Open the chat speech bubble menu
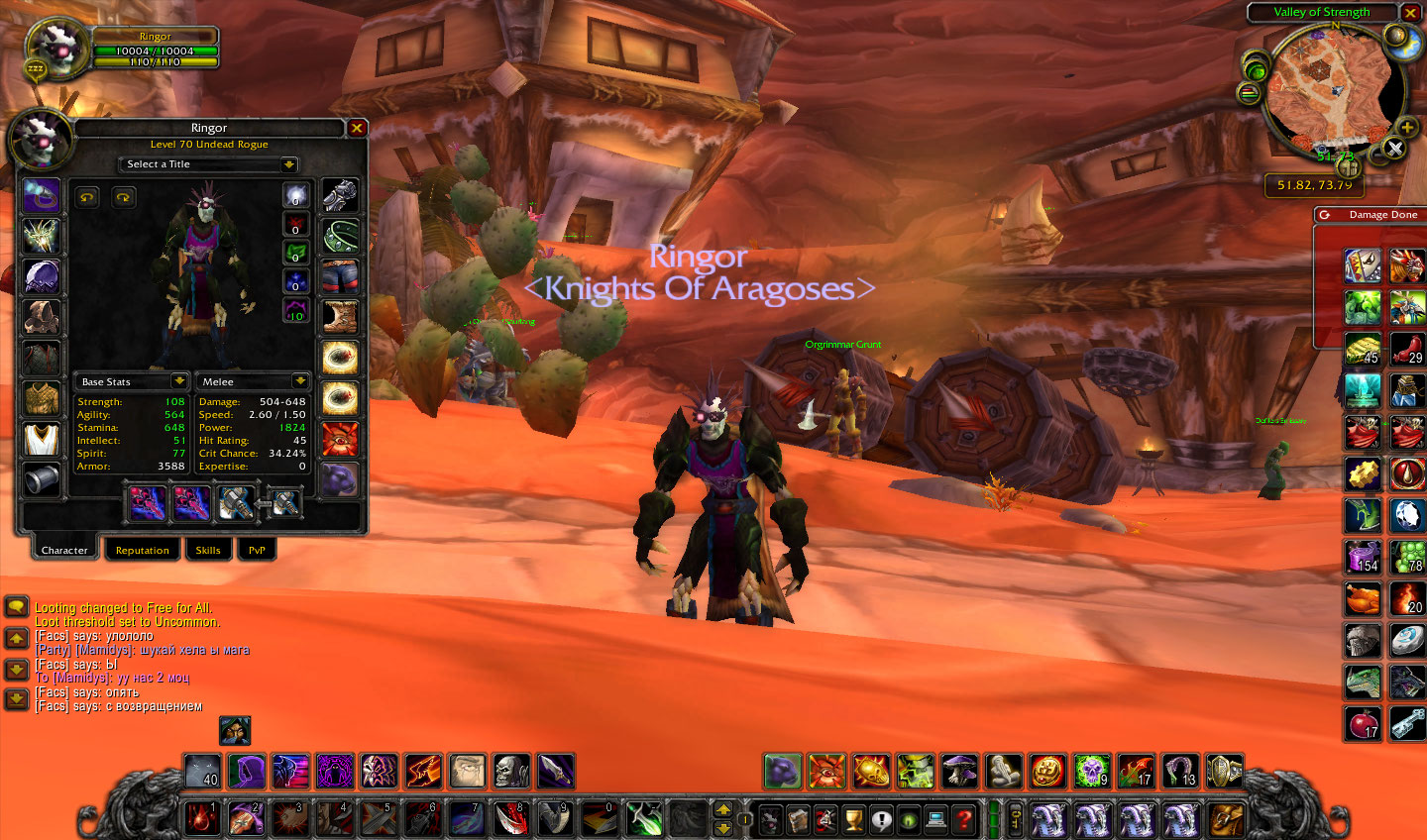This screenshot has width=1427, height=840. [x=16, y=605]
